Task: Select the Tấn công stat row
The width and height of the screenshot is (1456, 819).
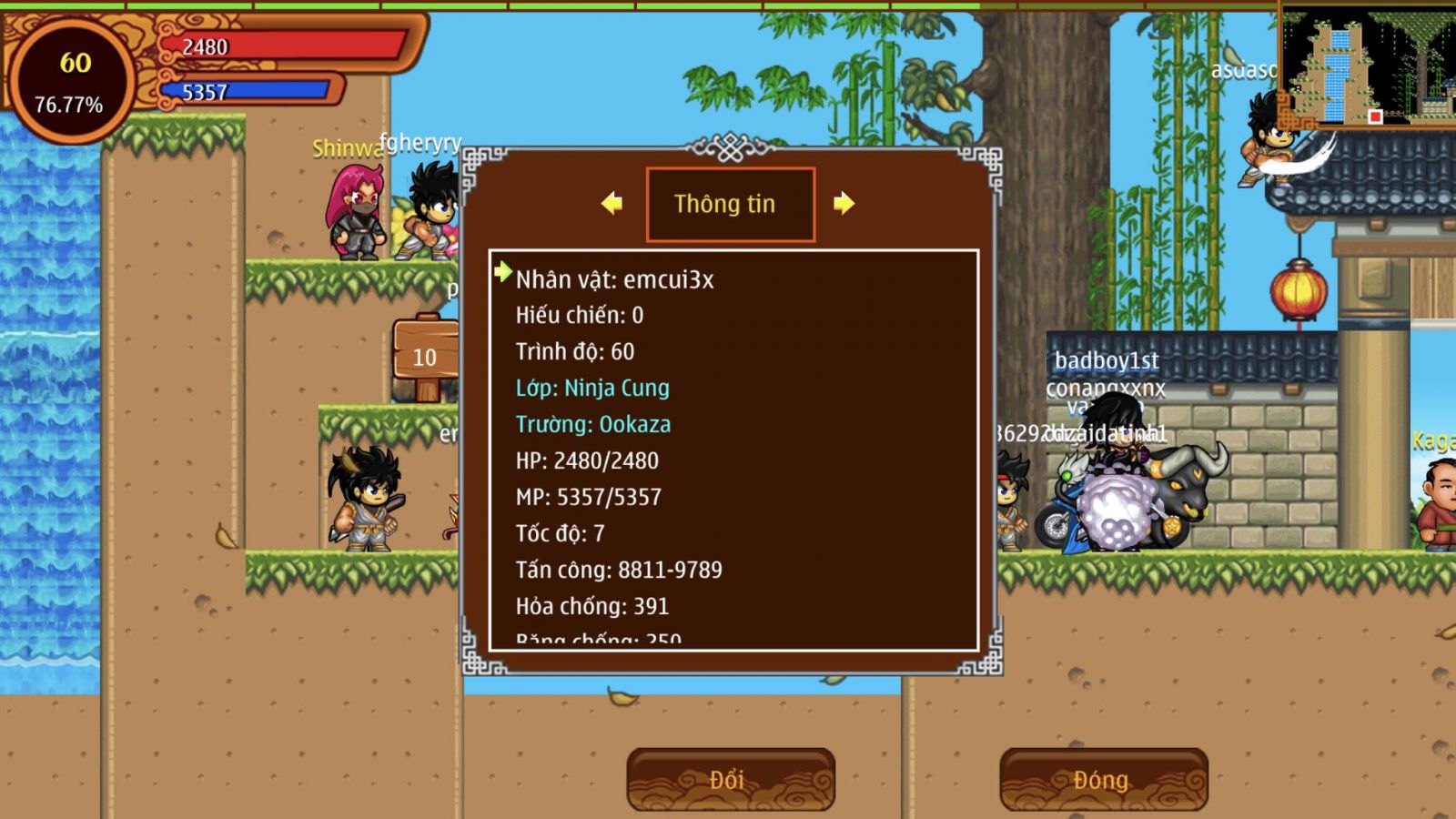Action: pyautogui.click(x=619, y=570)
